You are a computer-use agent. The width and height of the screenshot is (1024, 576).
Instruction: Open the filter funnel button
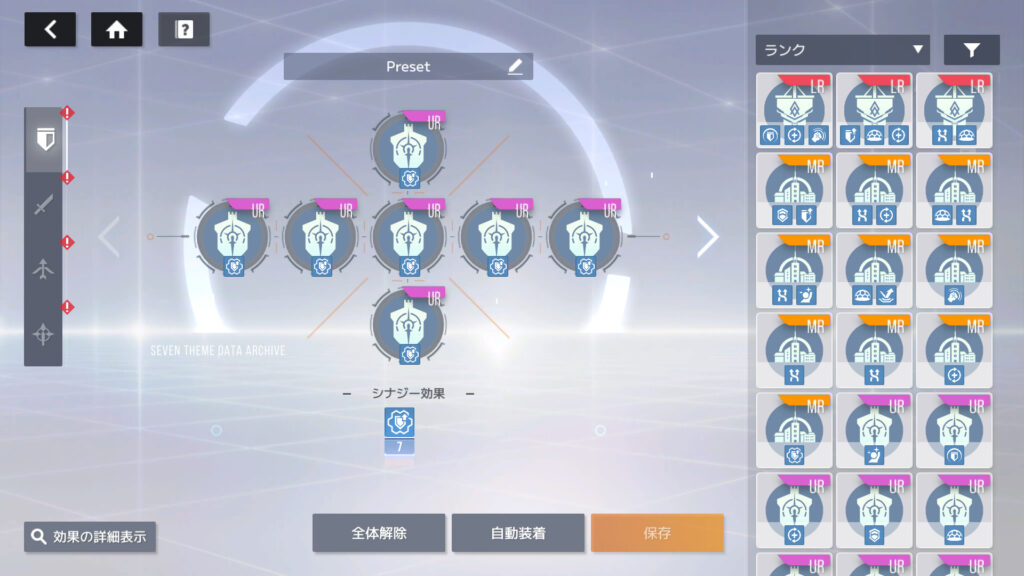tap(971, 50)
